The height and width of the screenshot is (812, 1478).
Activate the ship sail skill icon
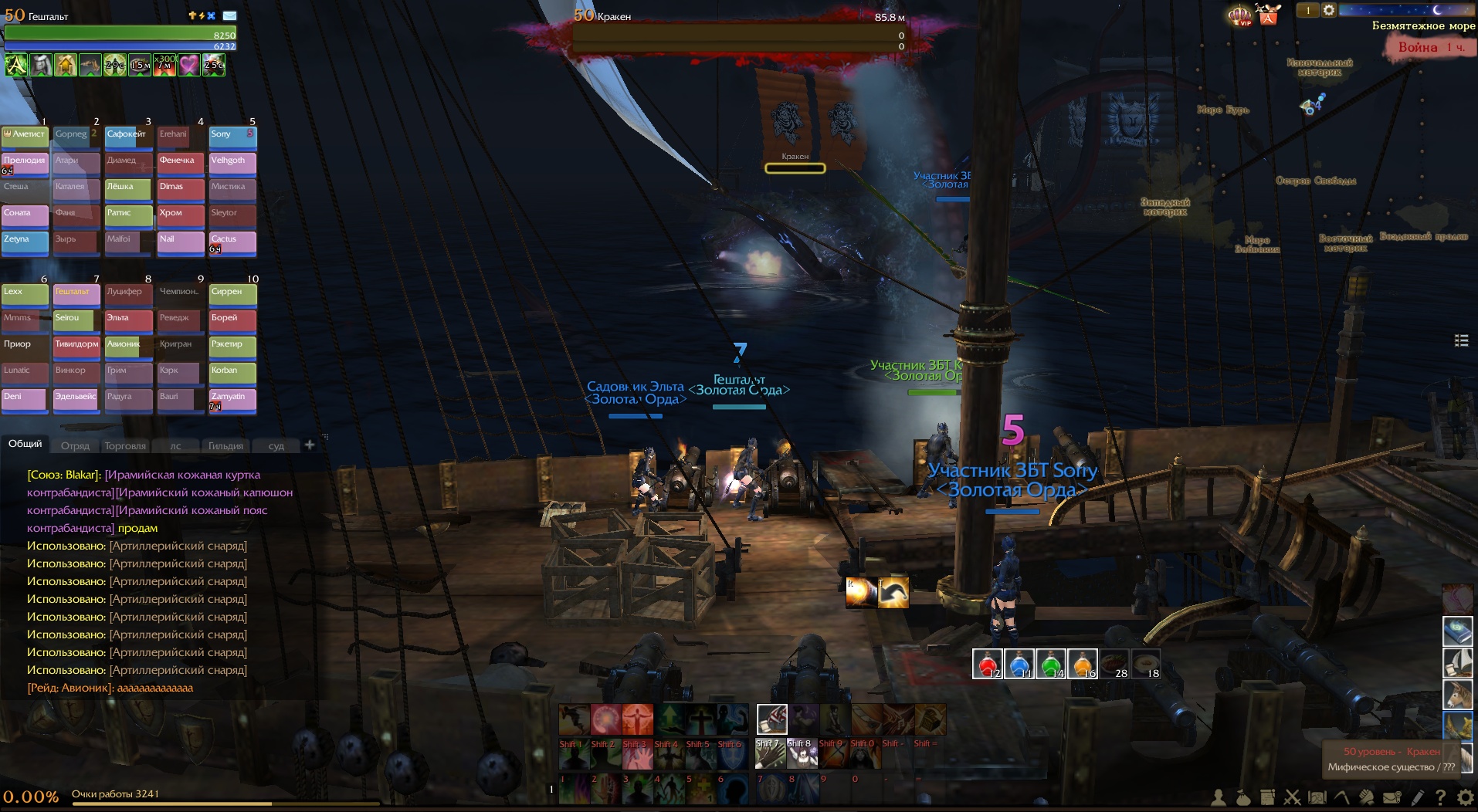click(x=1457, y=662)
